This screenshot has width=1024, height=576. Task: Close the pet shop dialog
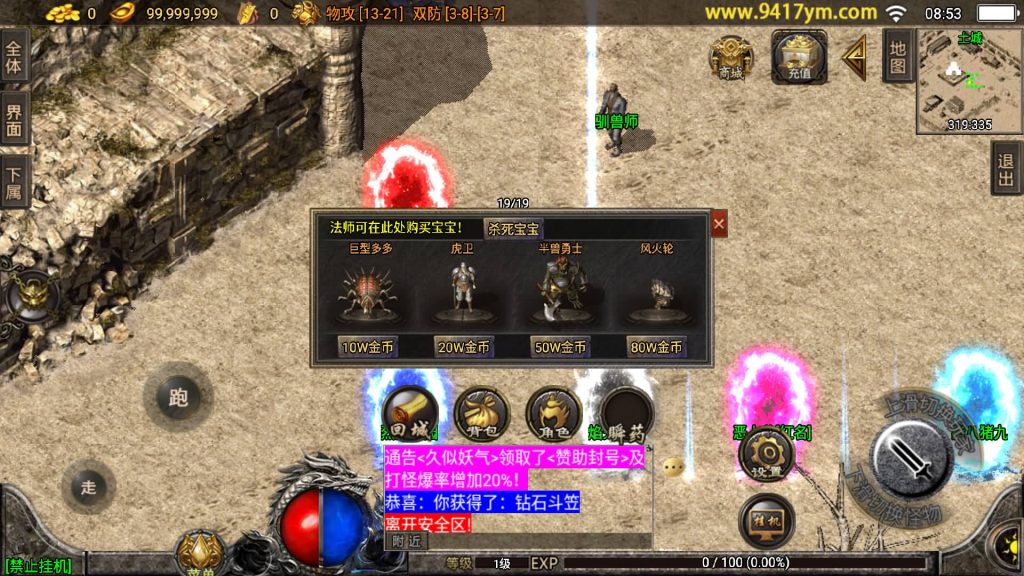click(x=719, y=224)
